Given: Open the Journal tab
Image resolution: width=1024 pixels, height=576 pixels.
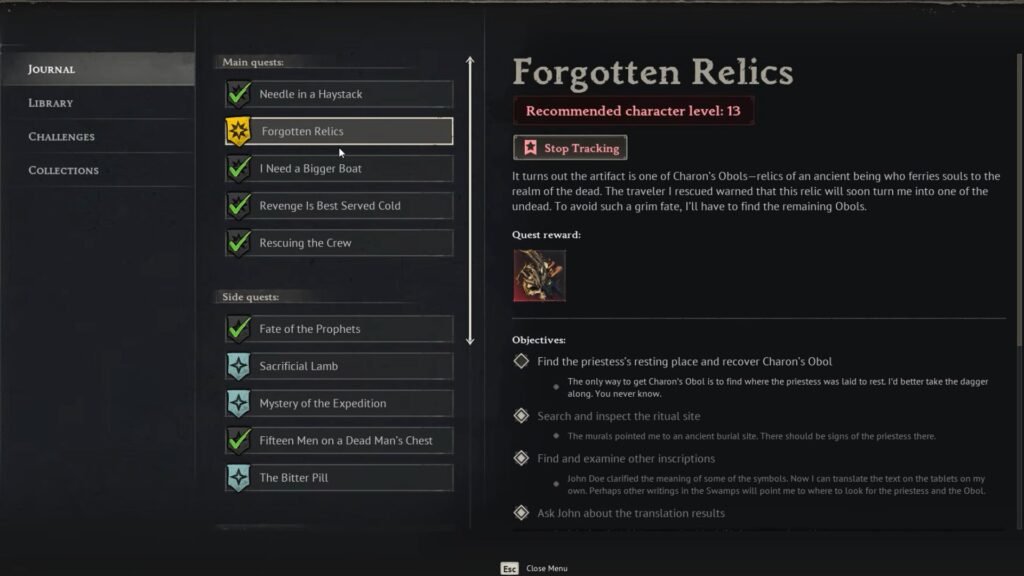Looking at the screenshot, I should tap(52, 69).
